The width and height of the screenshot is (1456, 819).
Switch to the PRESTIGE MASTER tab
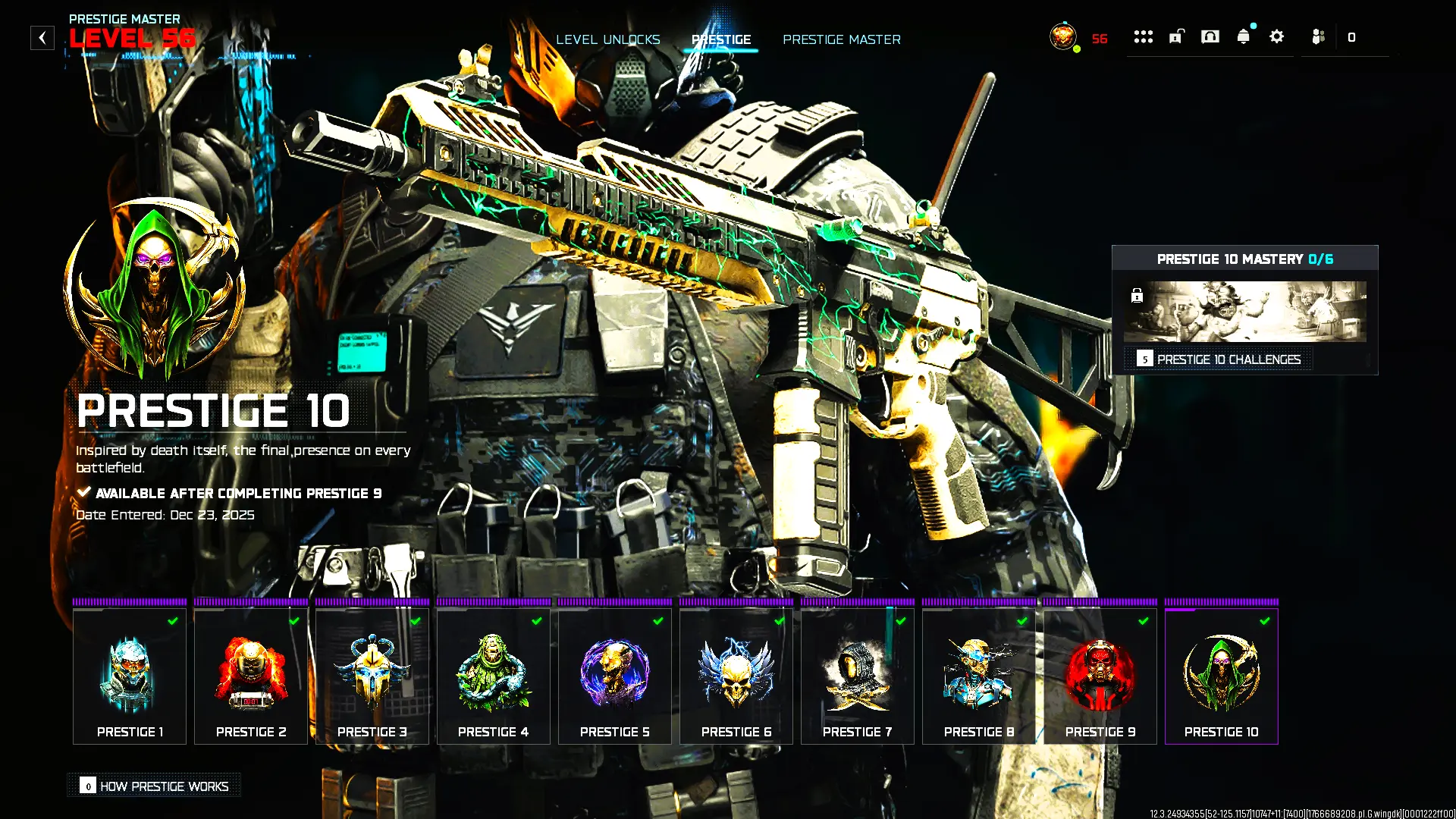click(x=842, y=39)
